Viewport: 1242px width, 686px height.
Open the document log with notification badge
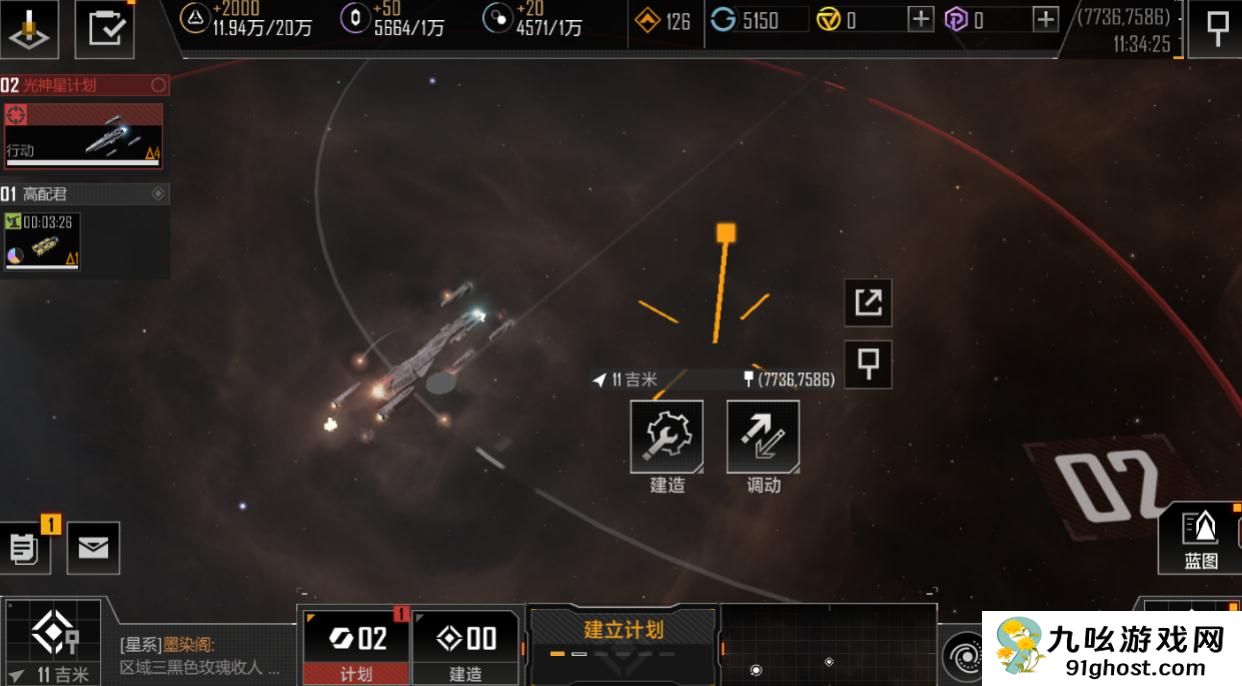25,548
